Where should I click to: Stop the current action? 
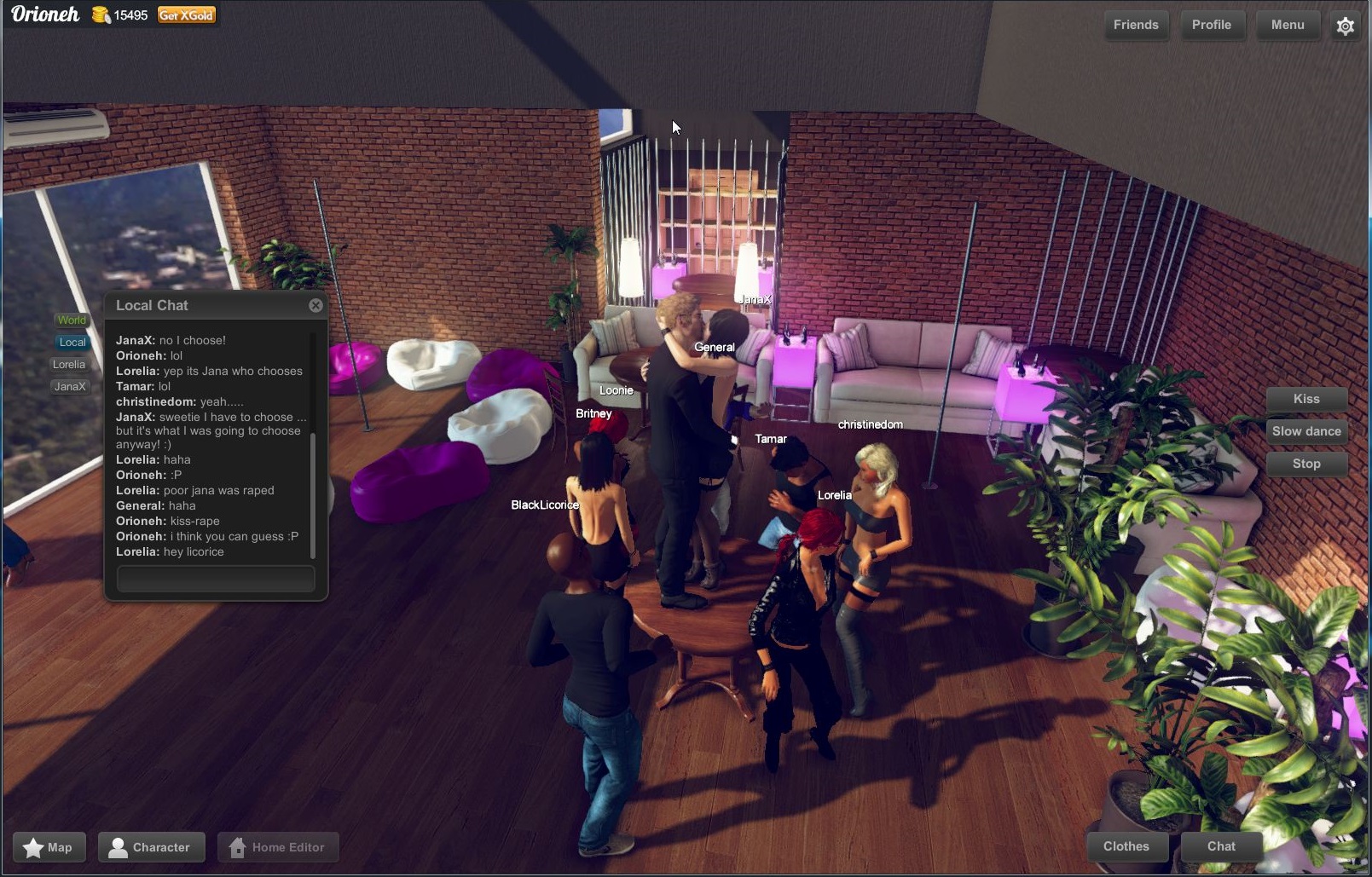pos(1305,464)
